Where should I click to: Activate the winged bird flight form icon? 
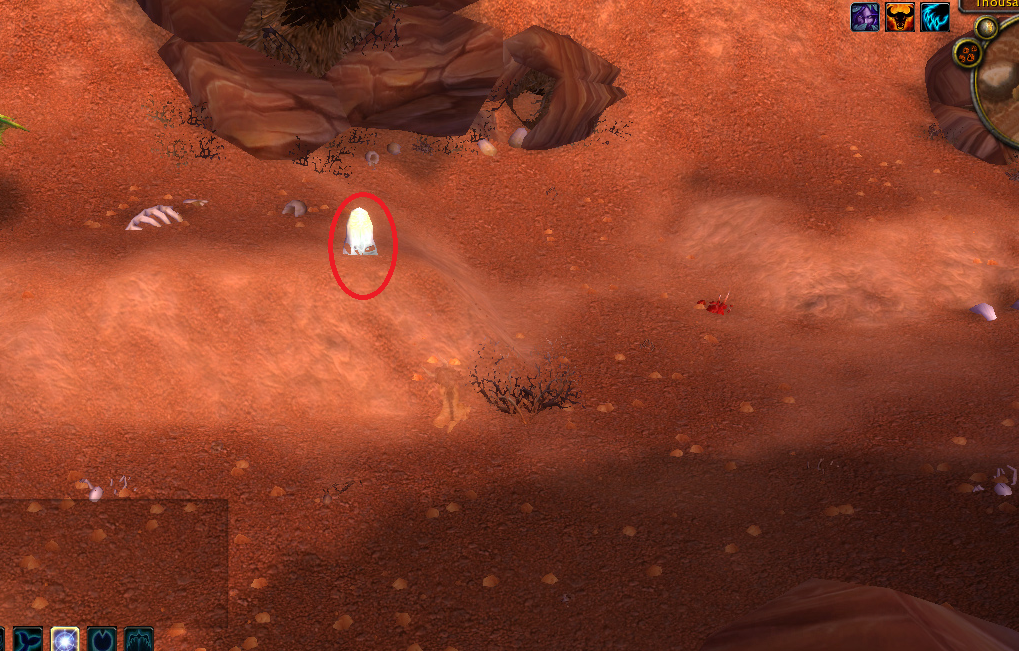click(x=138, y=639)
